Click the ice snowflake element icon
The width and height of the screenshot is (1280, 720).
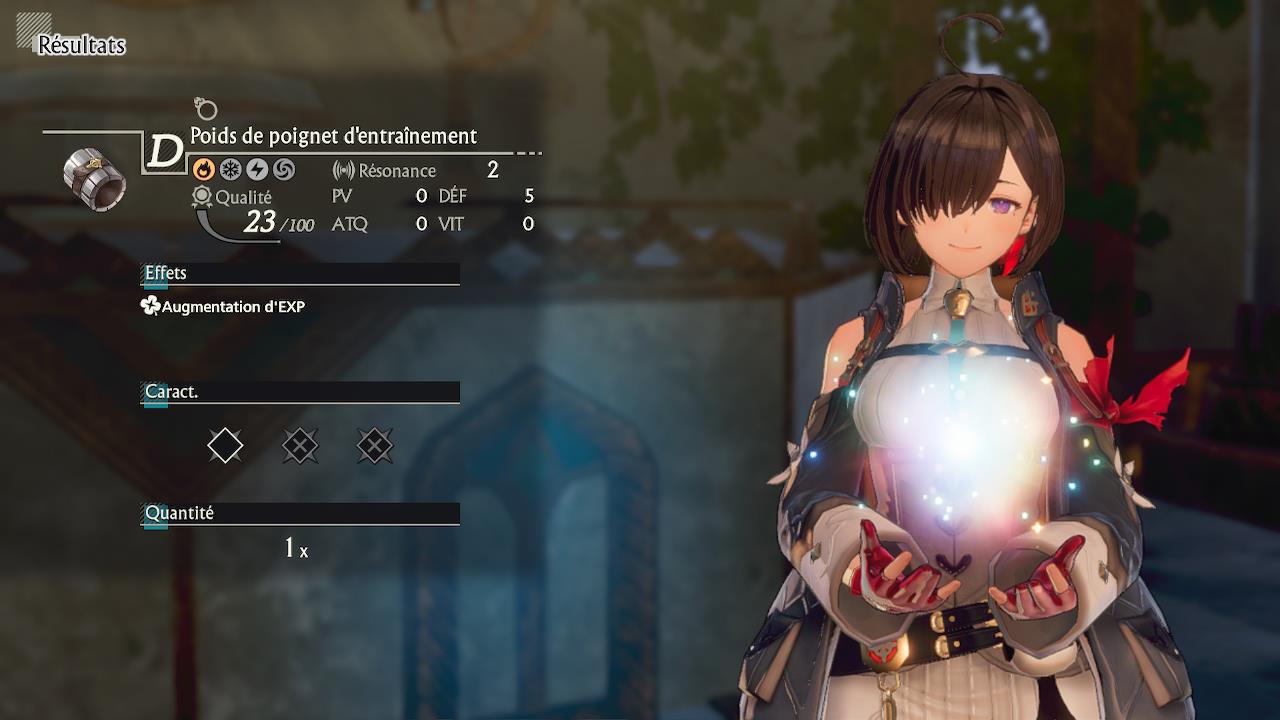[230, 169]
